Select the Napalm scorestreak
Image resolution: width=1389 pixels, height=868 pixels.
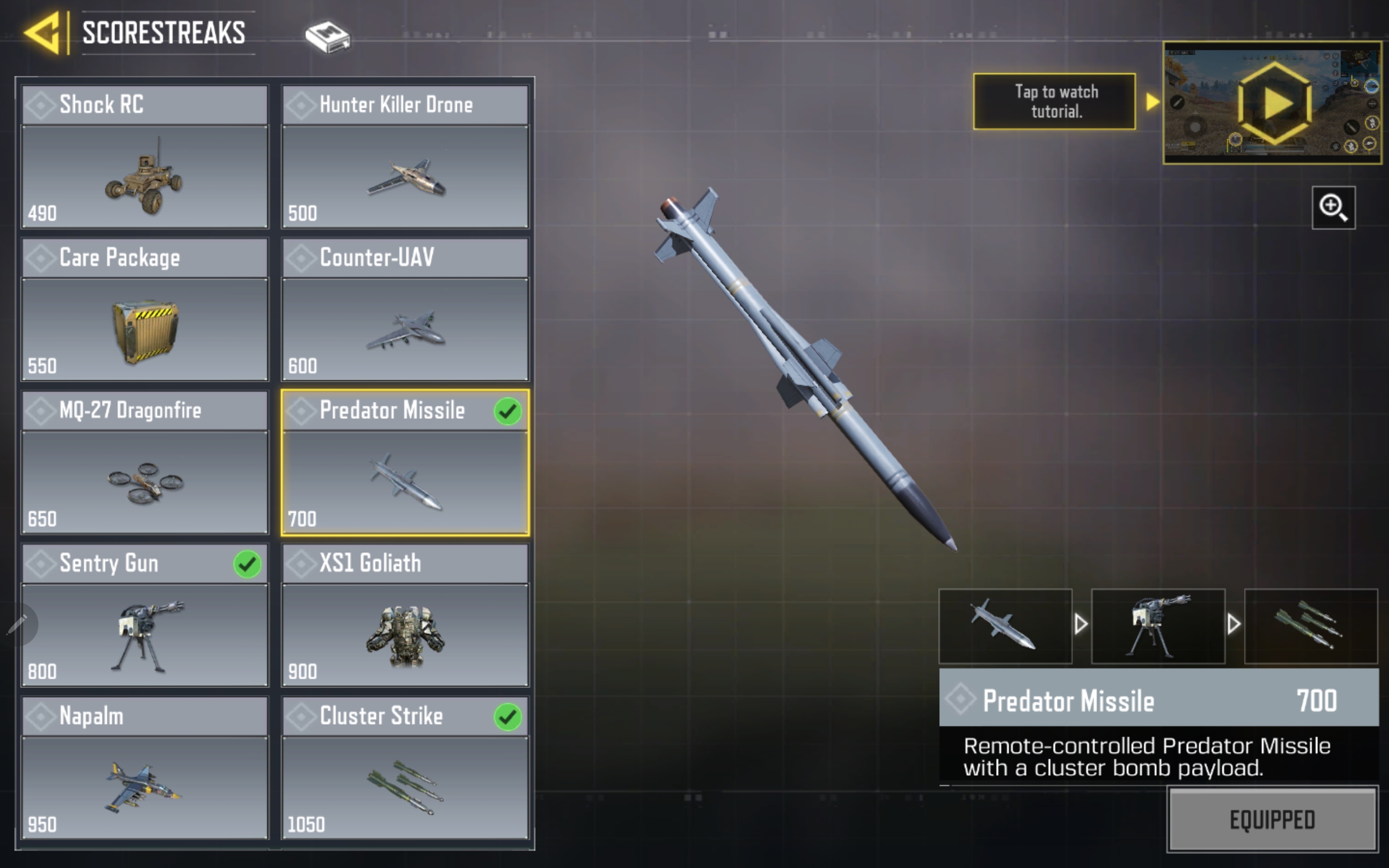pos(145,768)
